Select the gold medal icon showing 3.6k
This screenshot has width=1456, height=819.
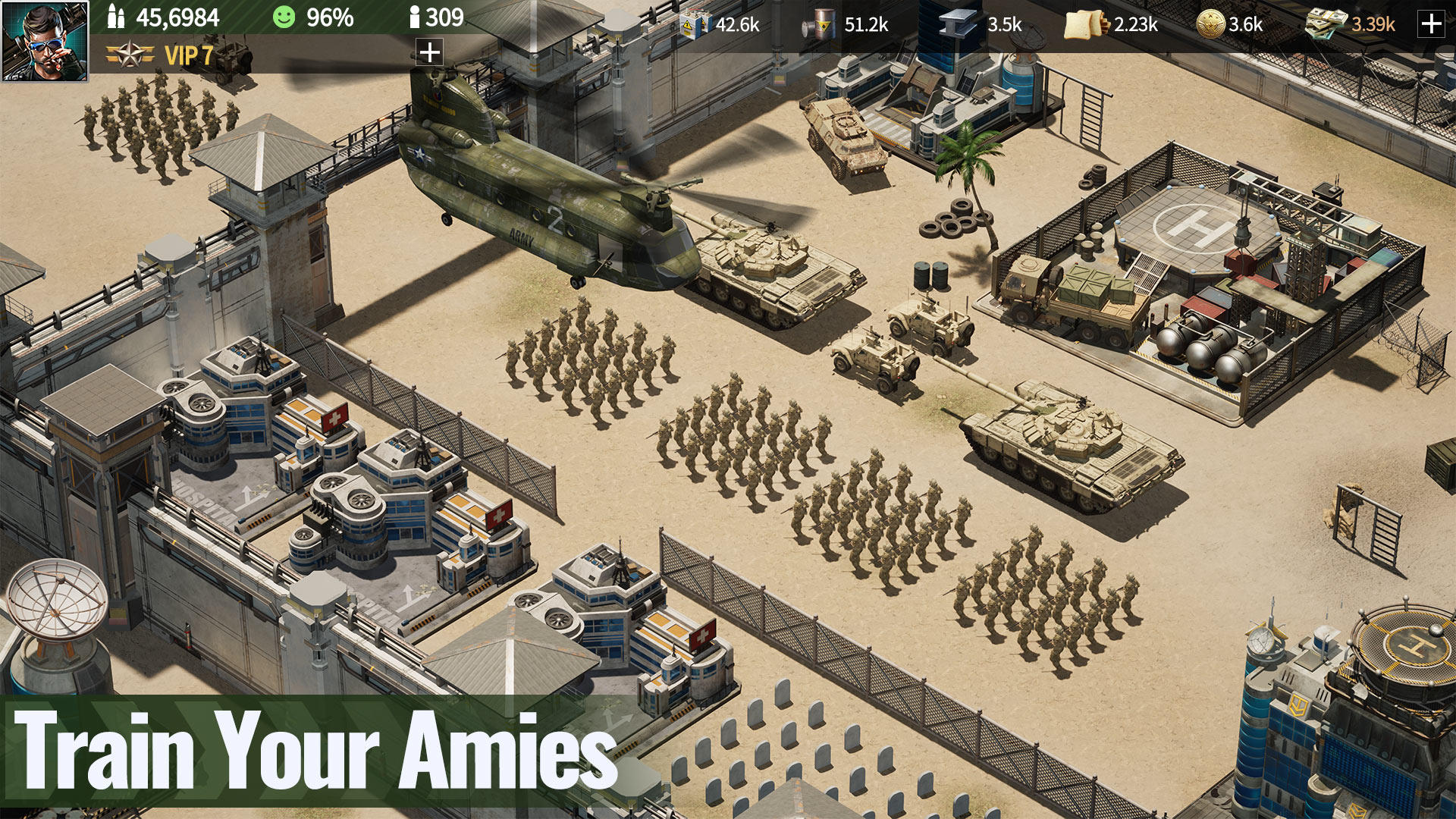[x=1212, y=25]
